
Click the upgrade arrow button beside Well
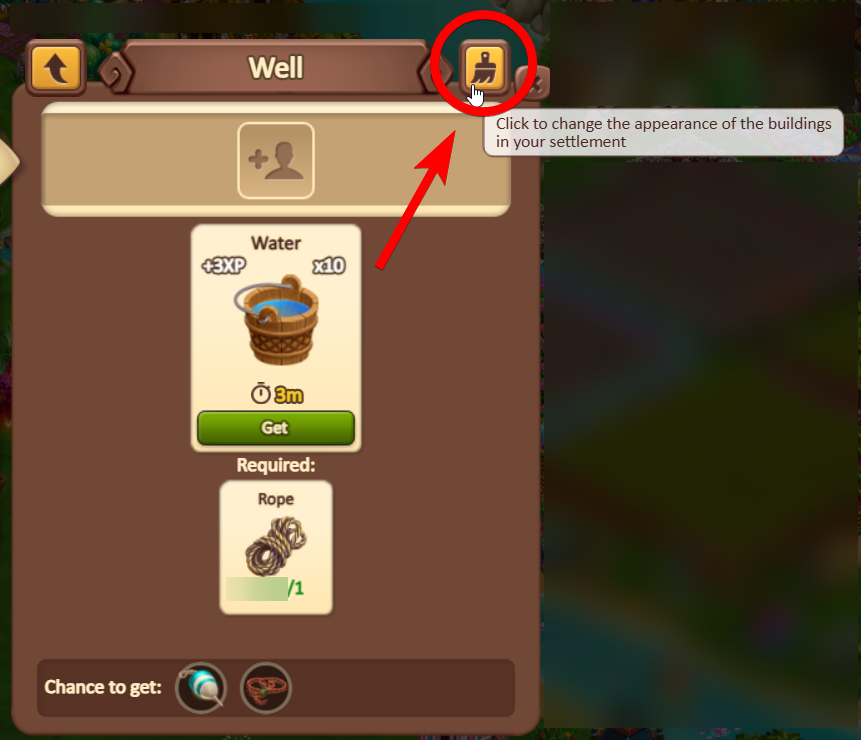(56, 68)
